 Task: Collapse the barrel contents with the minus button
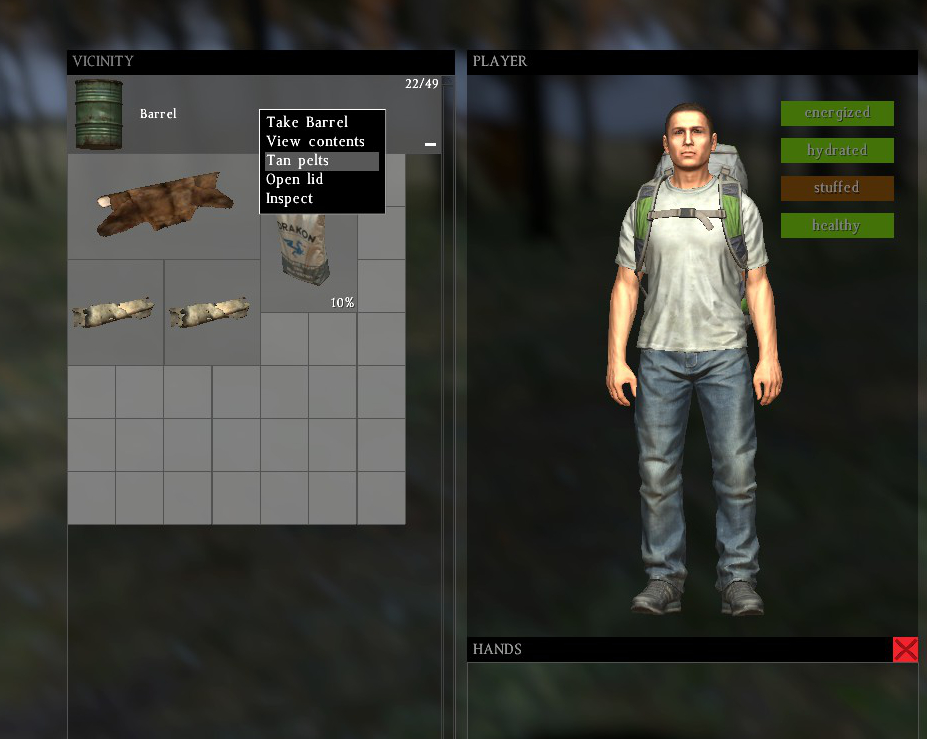pos(430,145)
